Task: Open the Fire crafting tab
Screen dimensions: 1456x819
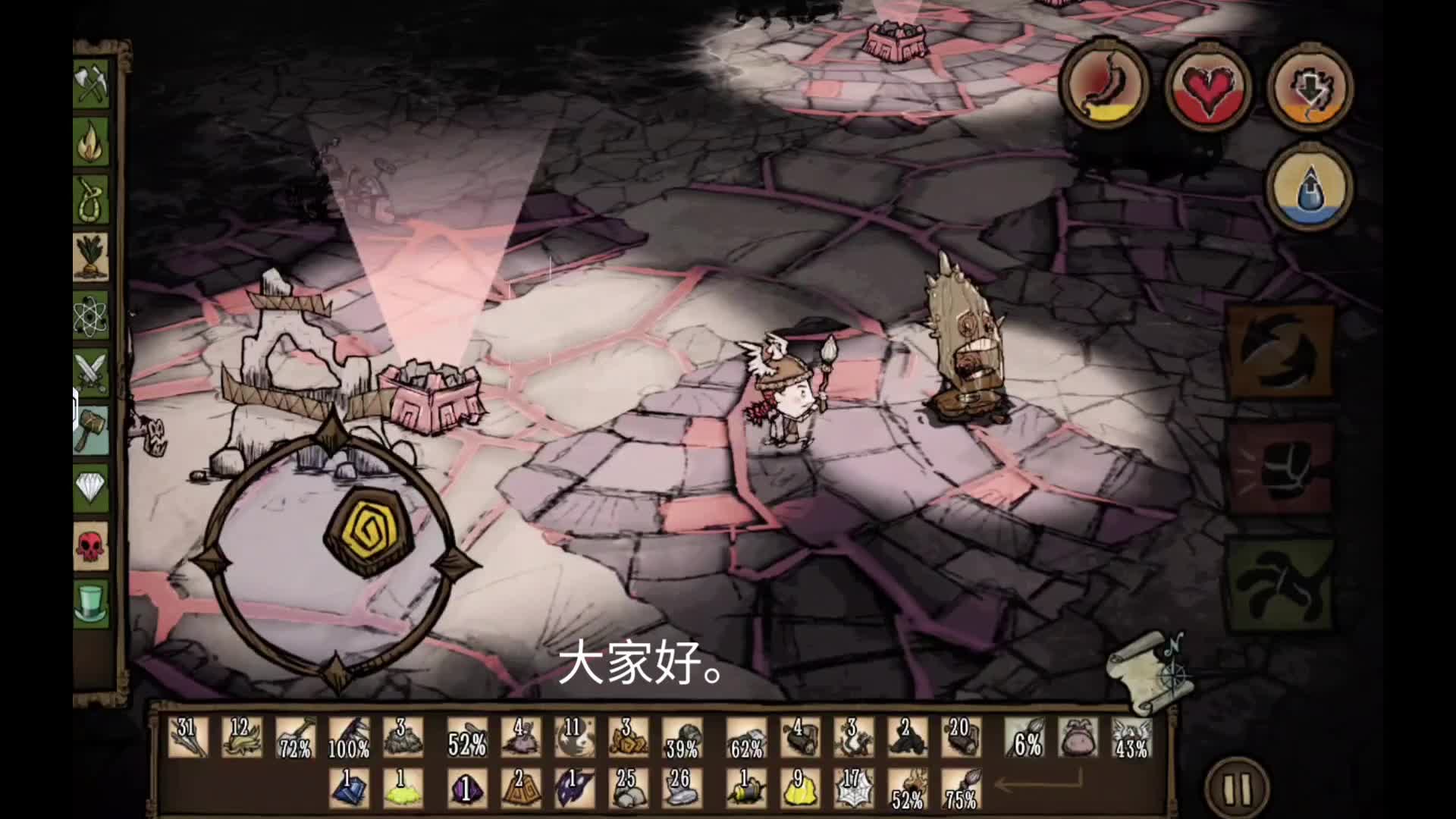Action: point(92,142)
